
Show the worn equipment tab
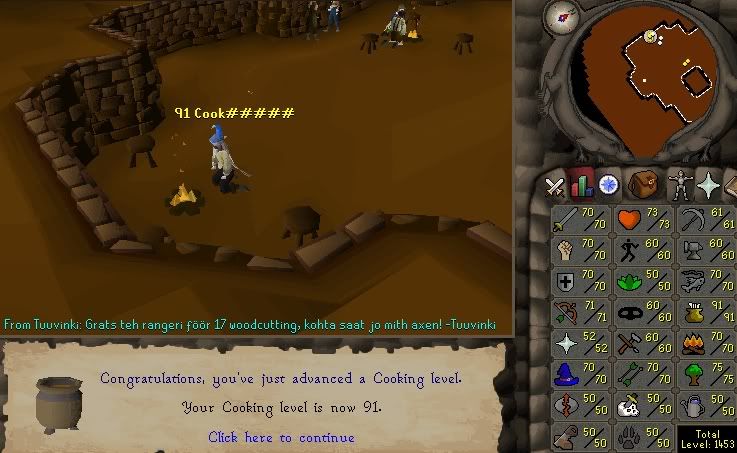click(x=680, y=185)
